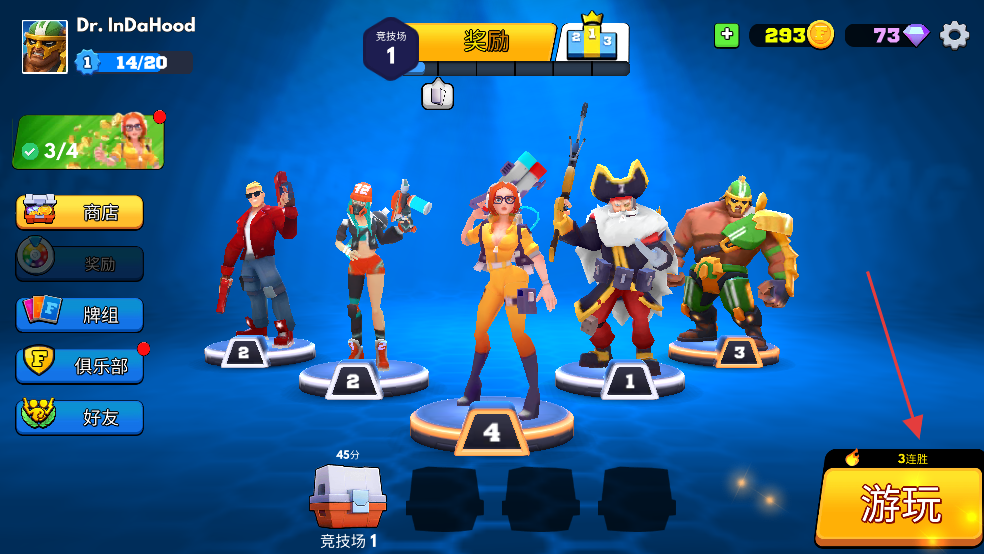The height and width of the screenshot is (554, 984).
Task: Start a match with the 游玩 button
Action: [900, 506]
